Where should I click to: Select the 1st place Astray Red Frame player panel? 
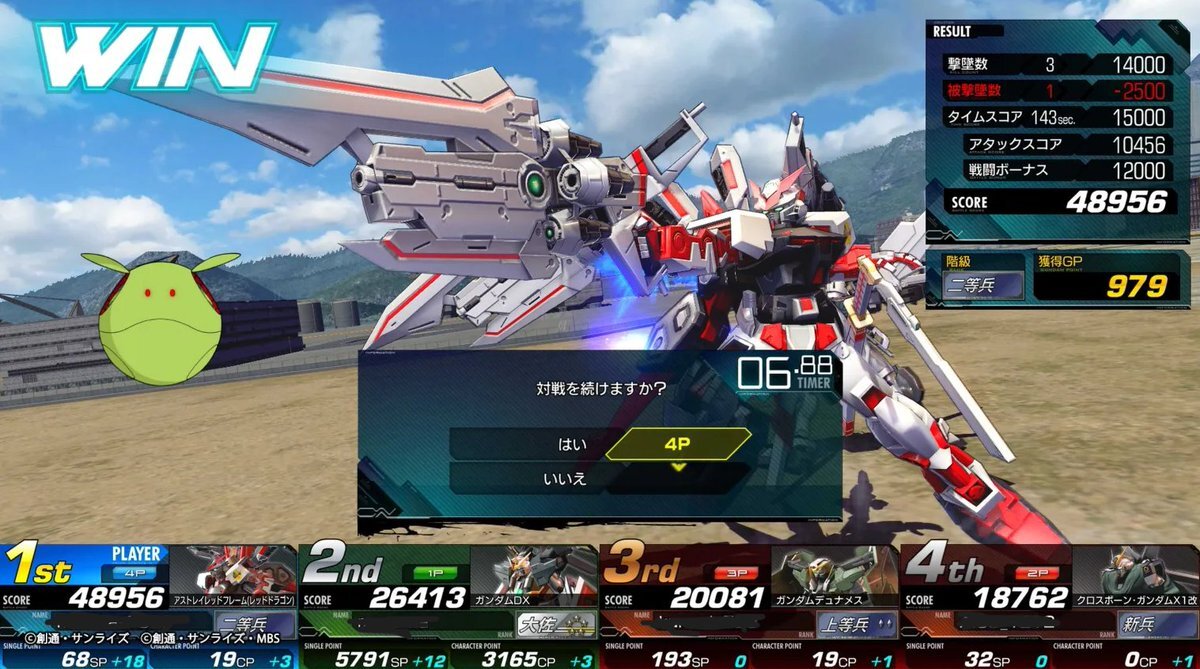(x=149, y=605)
